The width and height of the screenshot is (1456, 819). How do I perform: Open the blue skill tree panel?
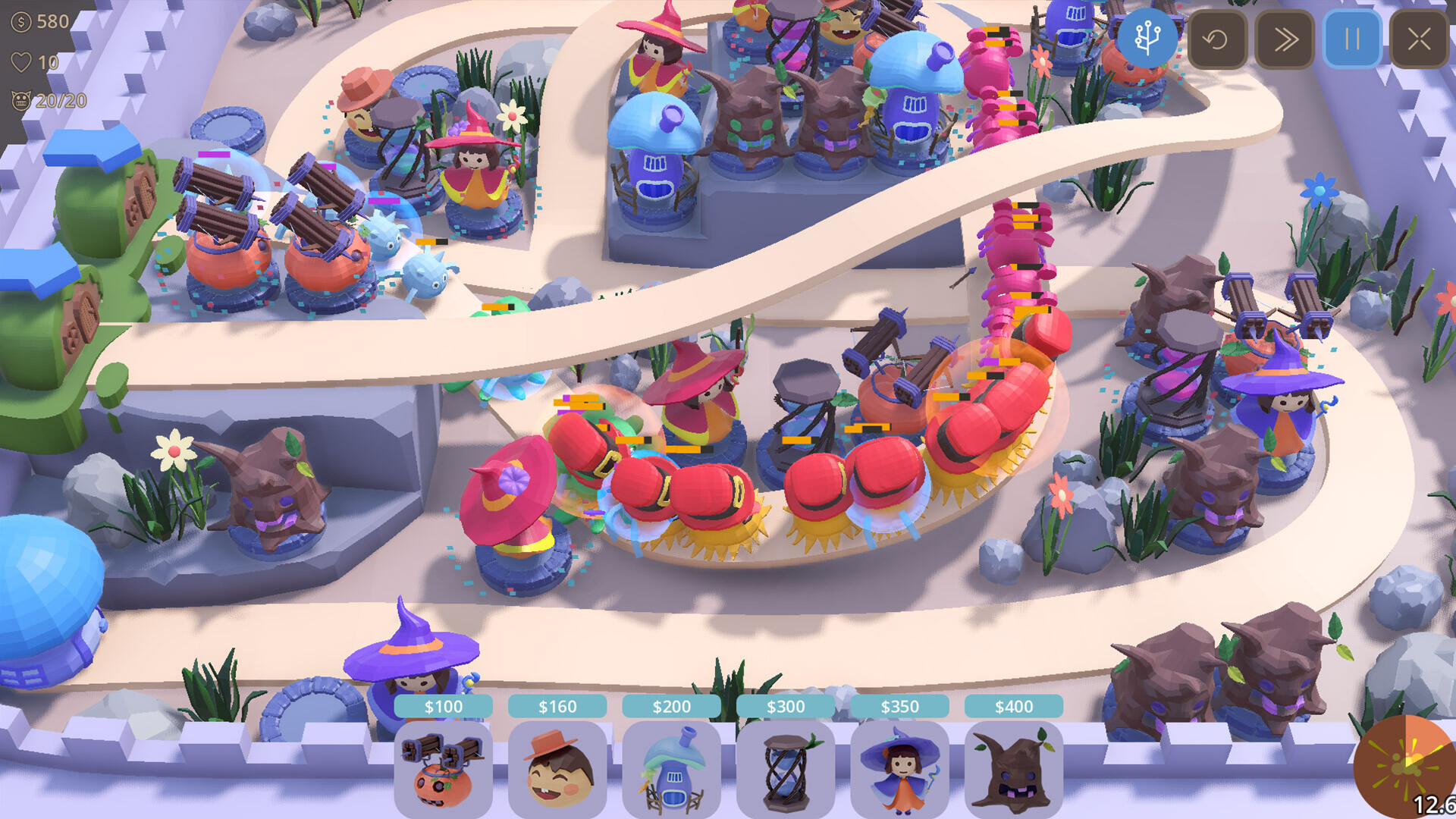click(x=1147, y=38)
